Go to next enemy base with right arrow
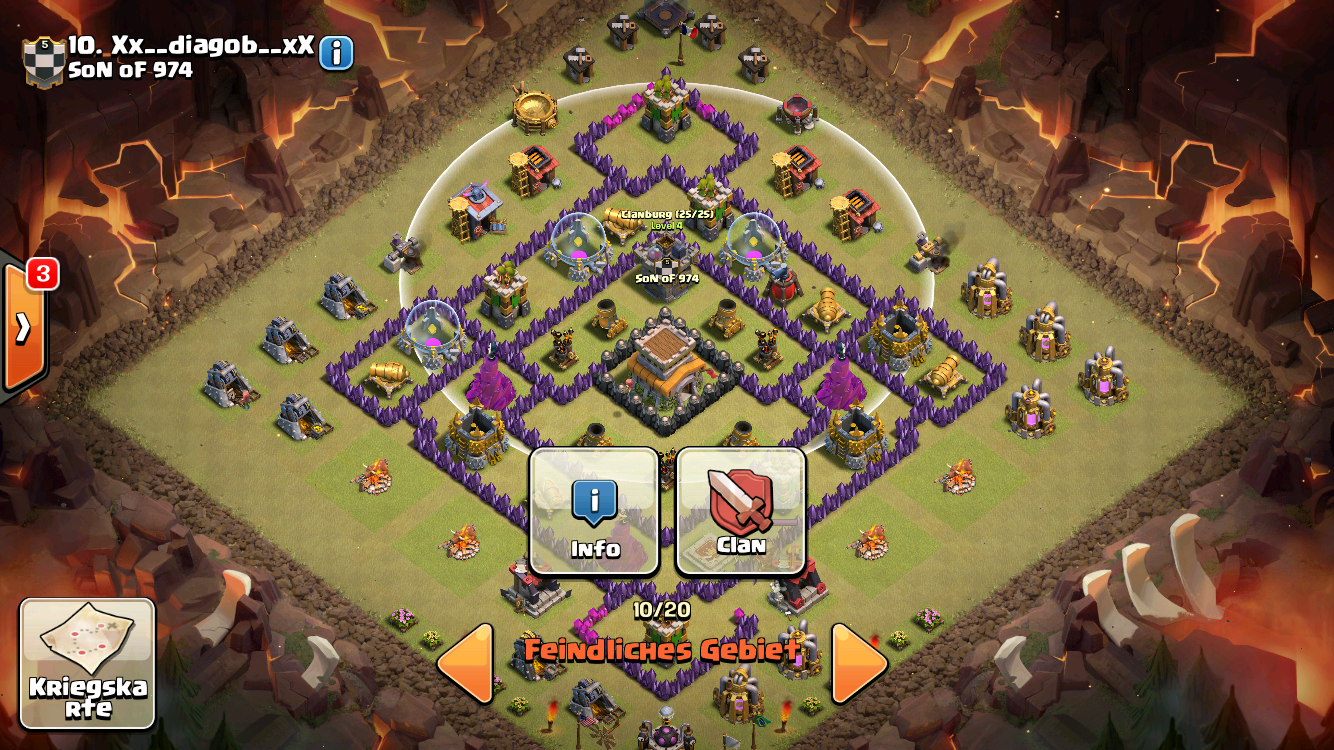1334x750 pixels. [859, 663]
